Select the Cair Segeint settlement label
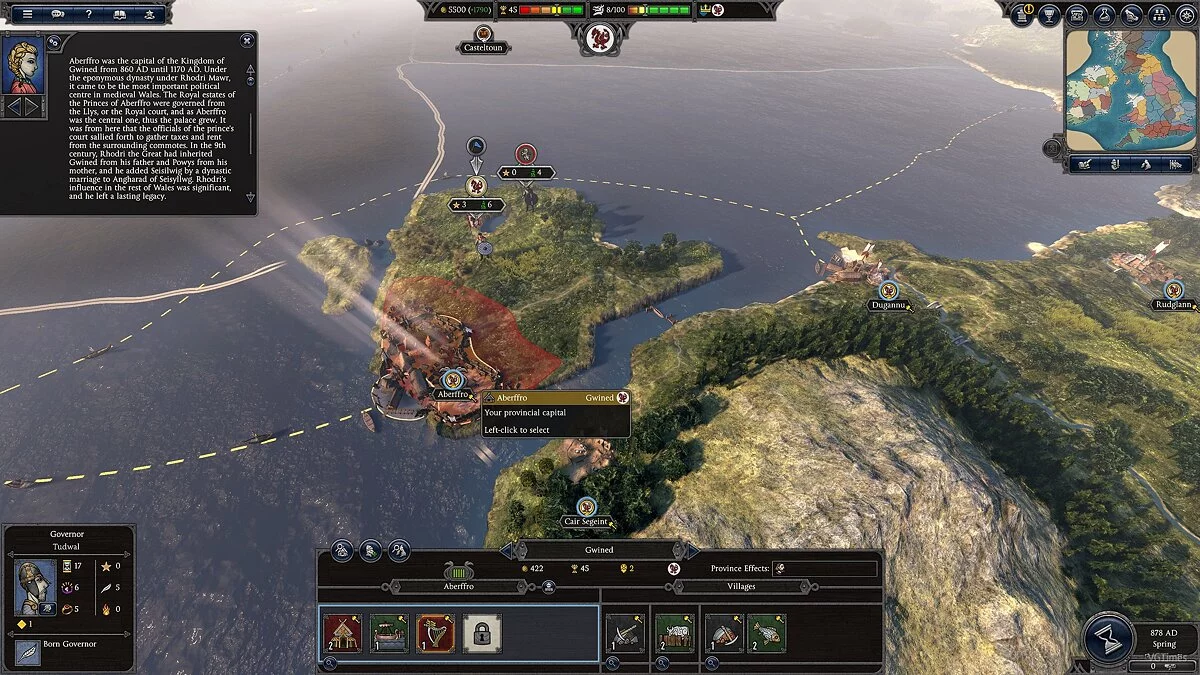 [x=586, y=521]
